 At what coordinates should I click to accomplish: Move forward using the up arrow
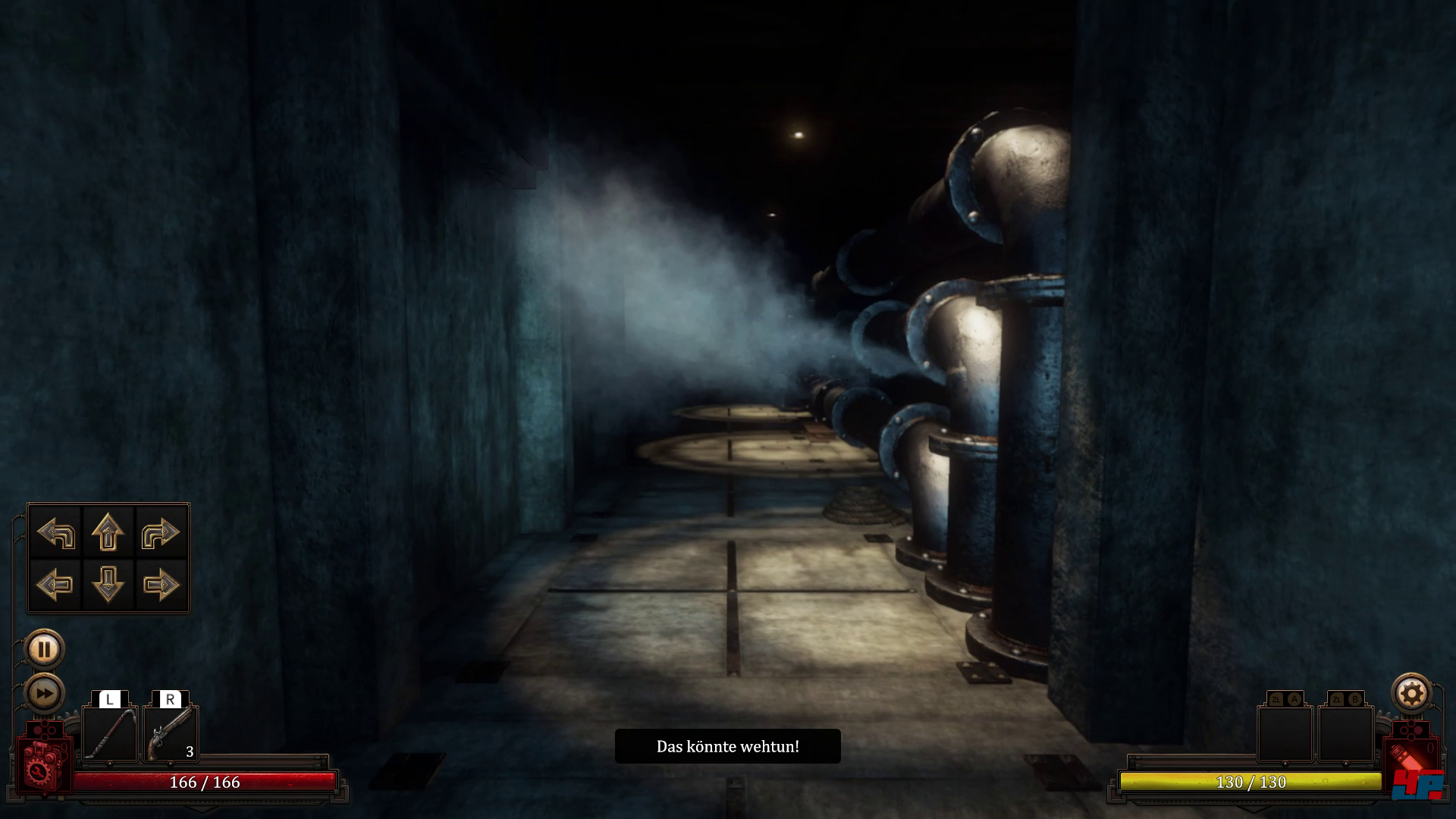[108, 532]
